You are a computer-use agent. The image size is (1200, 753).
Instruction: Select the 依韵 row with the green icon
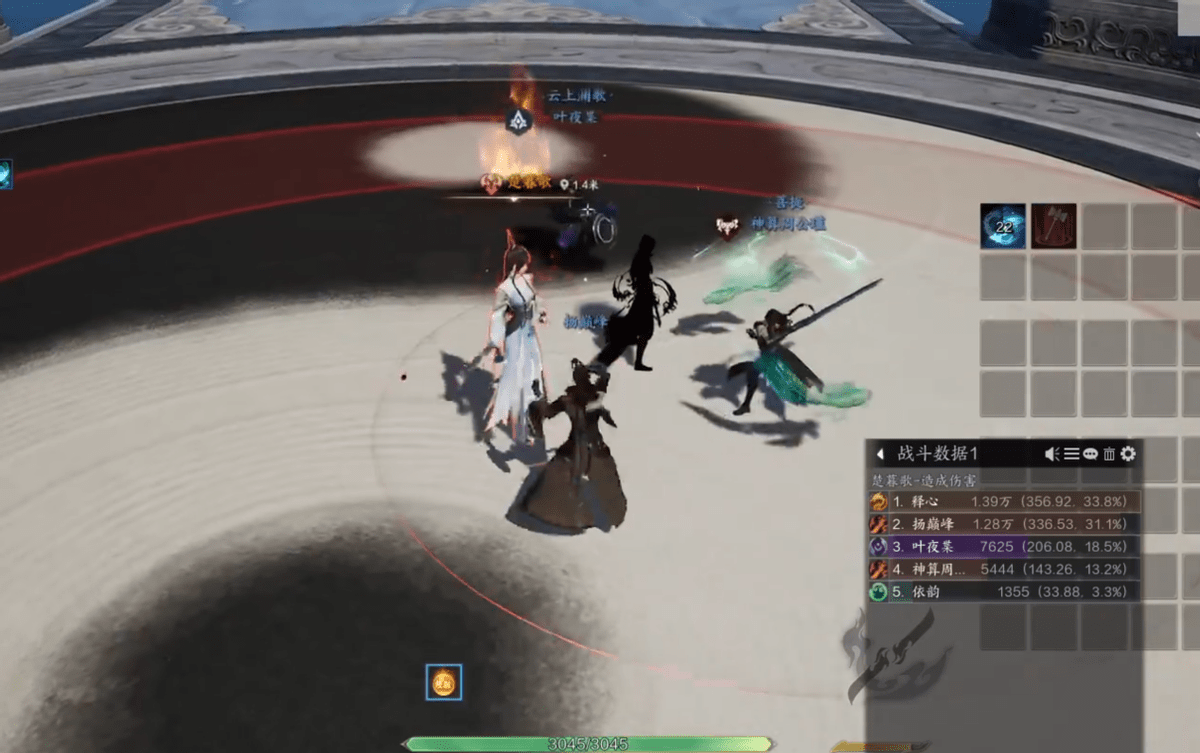(1003, 592)
